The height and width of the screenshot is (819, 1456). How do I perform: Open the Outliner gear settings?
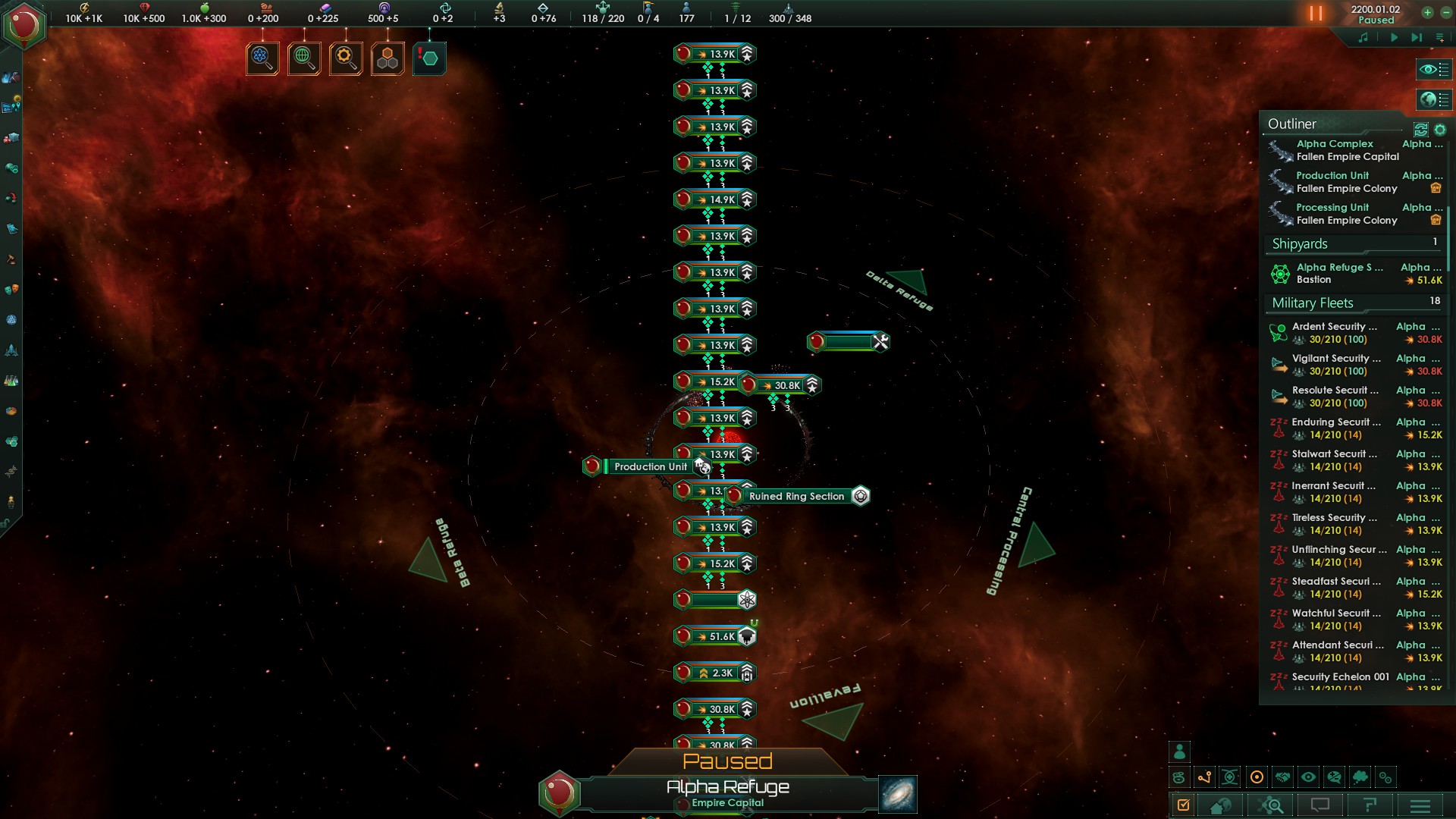[x=1440, y=130]
